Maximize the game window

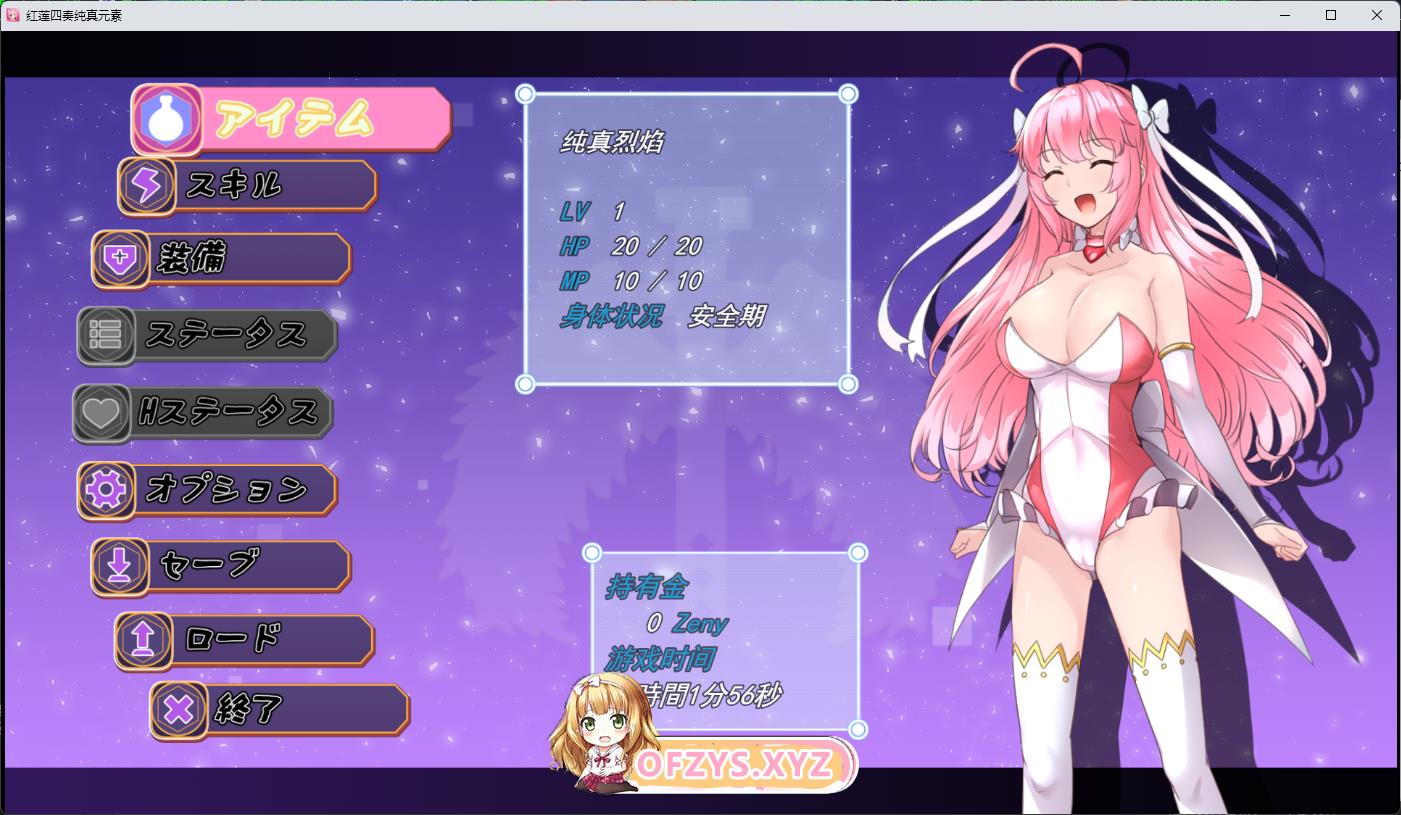(x=1331, y=15)
